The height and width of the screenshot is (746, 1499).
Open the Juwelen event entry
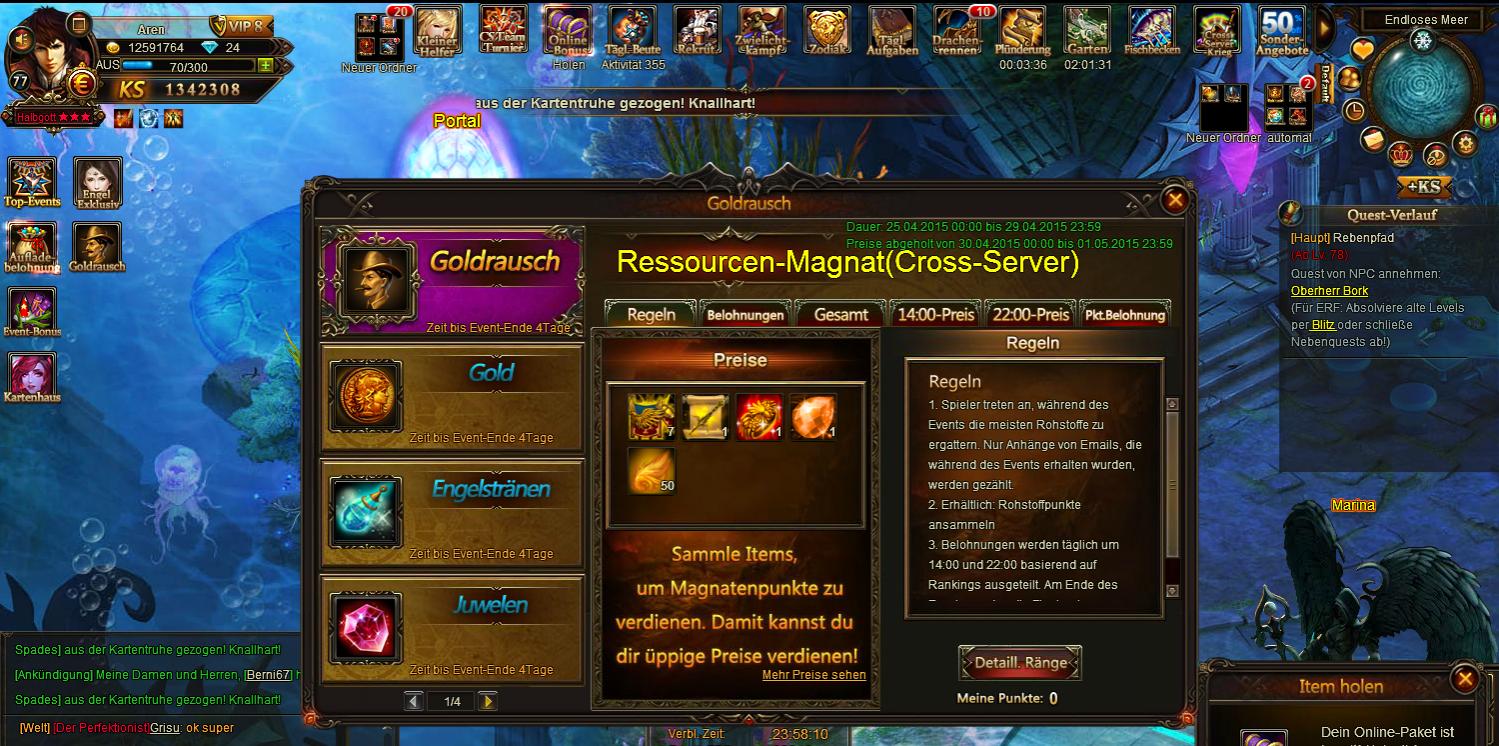coord(451,629)
